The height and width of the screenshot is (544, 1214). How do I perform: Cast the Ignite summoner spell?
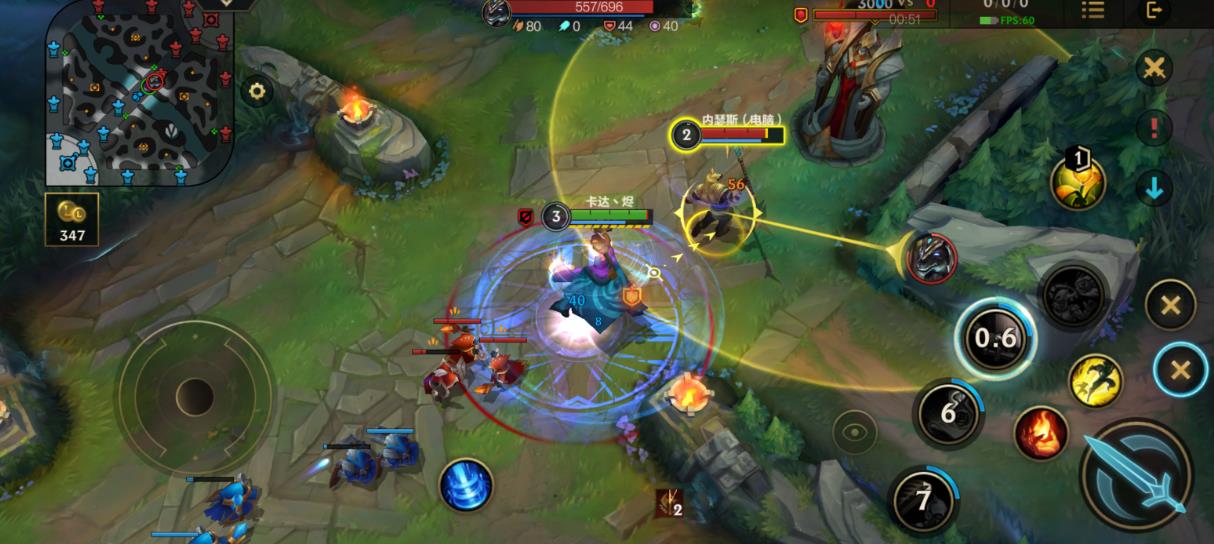click(x=1041, y=433)
